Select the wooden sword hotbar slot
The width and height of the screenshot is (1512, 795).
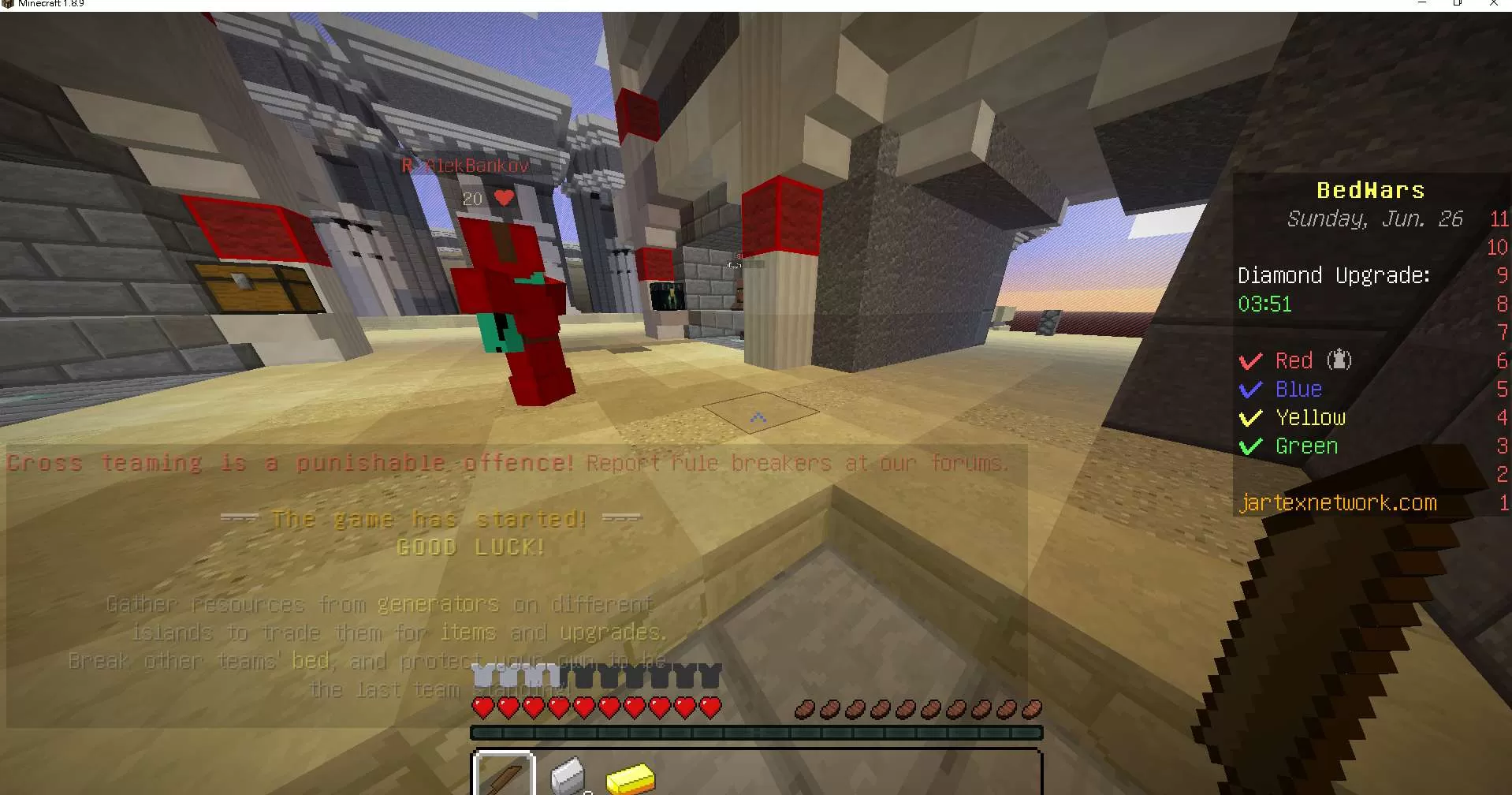pyautogui.click(x=504, y=776)
